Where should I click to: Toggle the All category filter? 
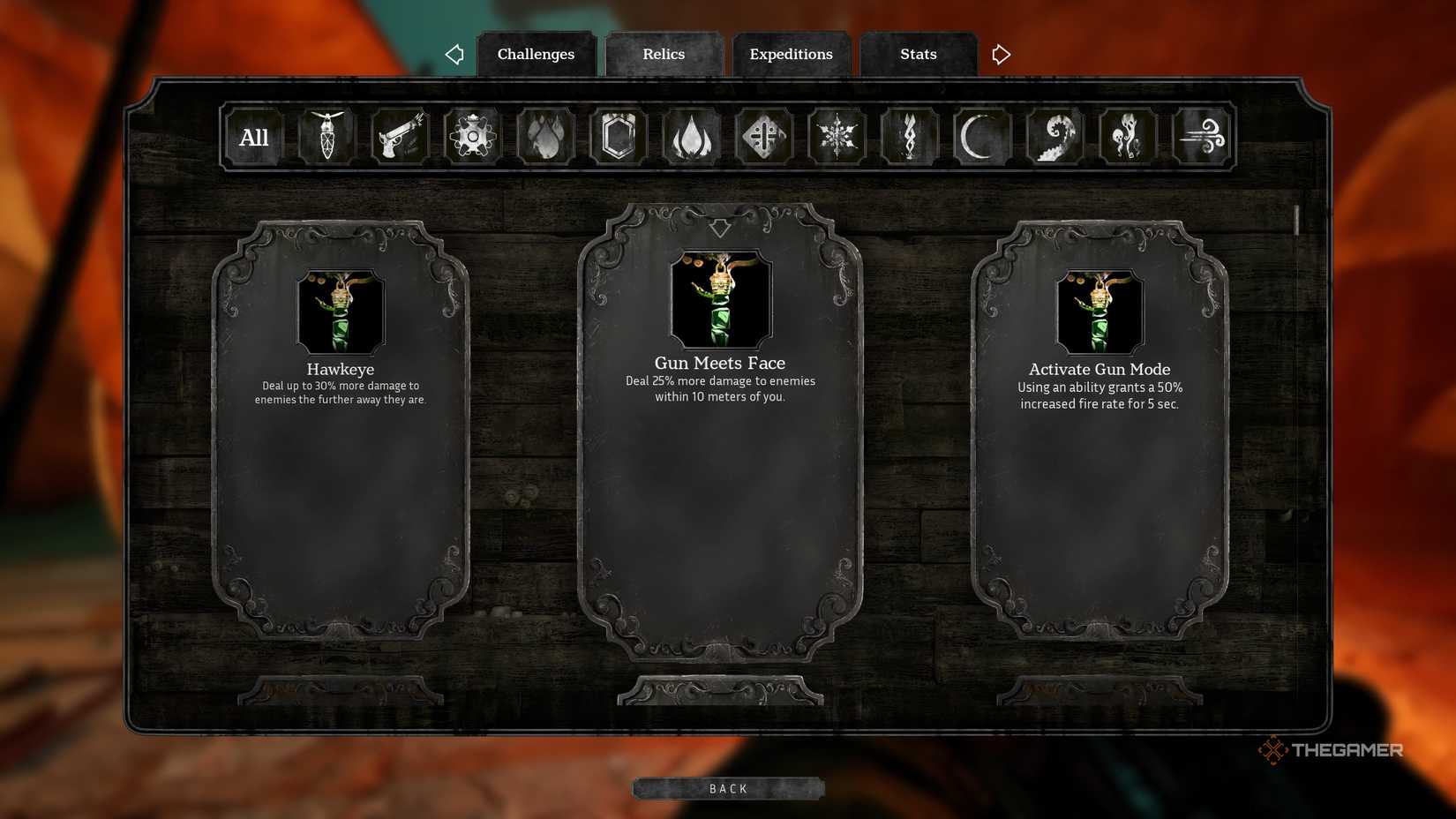pos(253,137)
